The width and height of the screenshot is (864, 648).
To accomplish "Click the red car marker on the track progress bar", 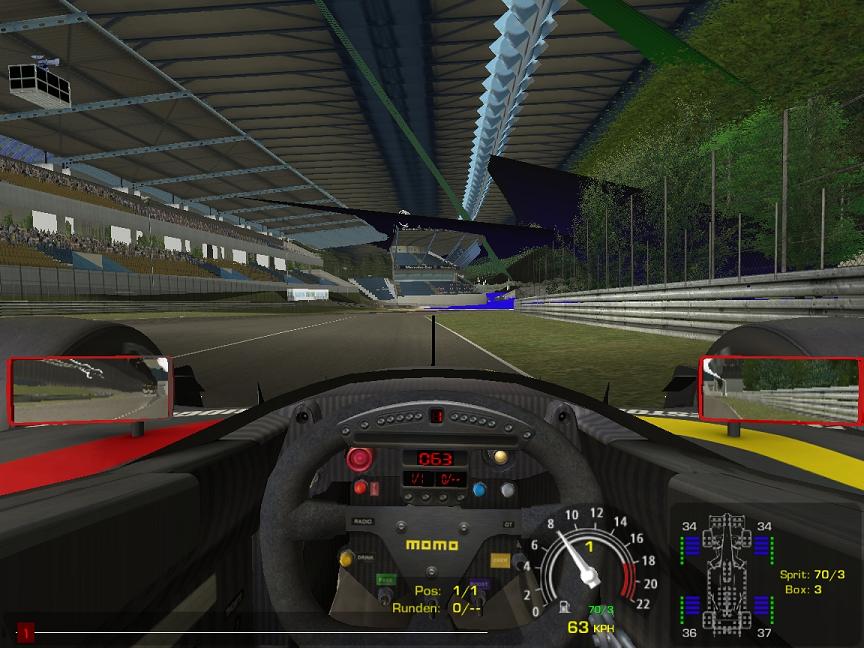I will coord(26,632).
